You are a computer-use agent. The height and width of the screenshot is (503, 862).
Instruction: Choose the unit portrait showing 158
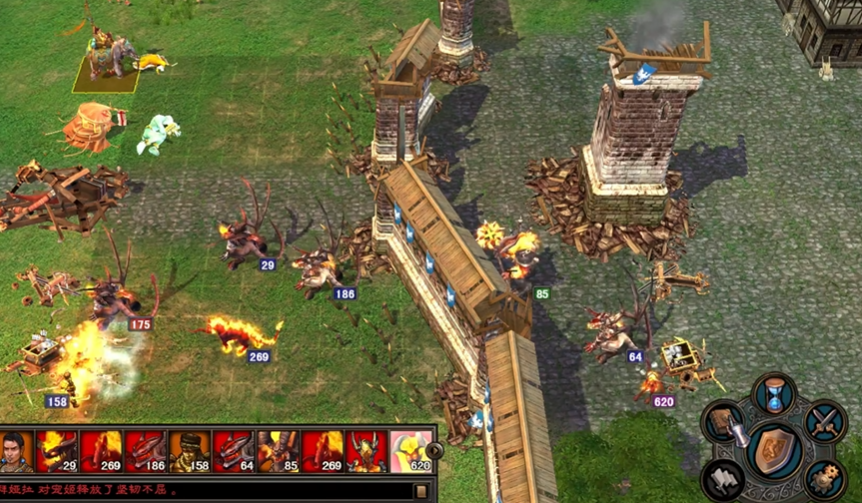coord(189,451)
